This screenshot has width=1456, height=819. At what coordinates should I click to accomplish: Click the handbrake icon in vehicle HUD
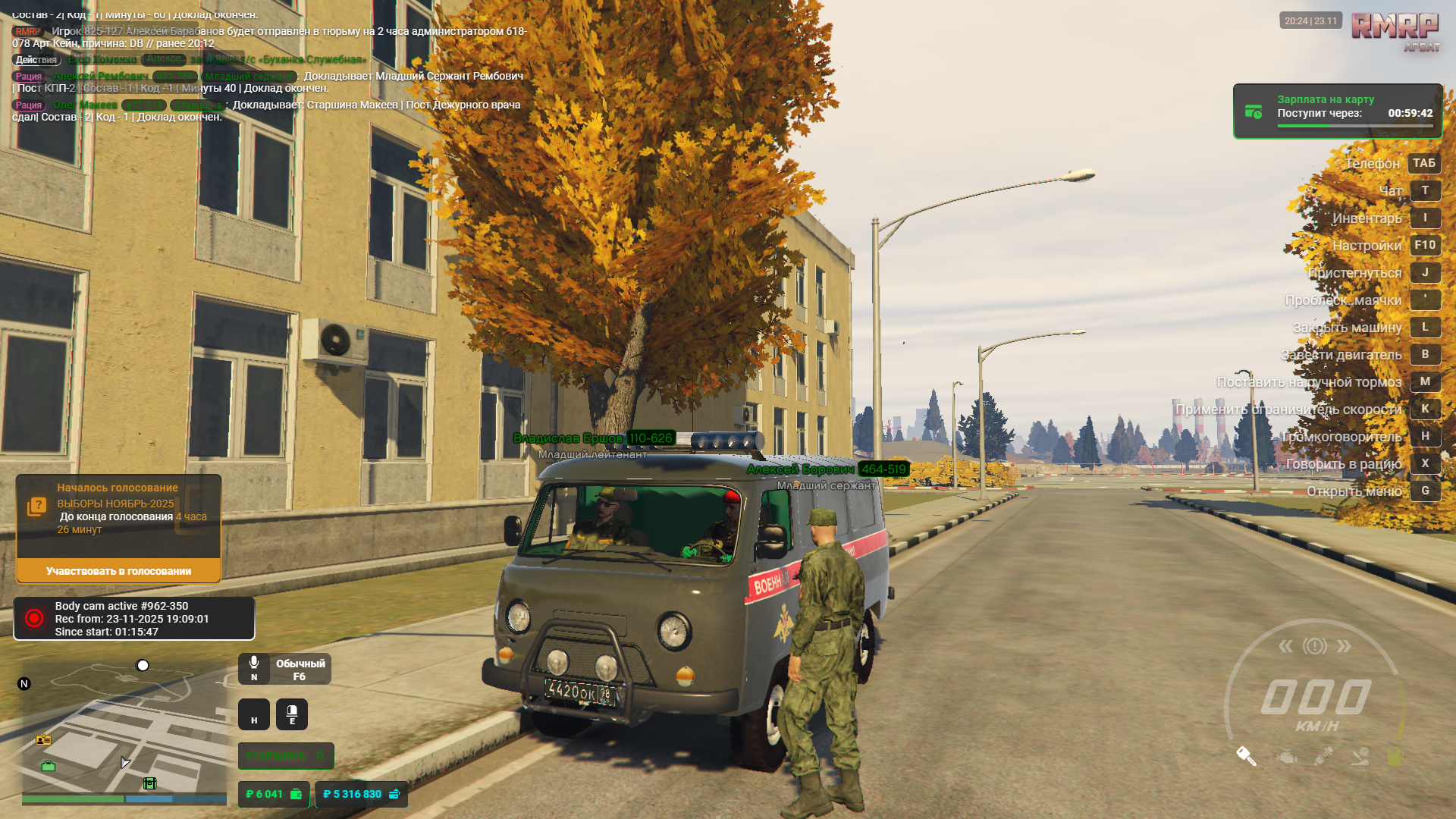(x=1360, y=758)
